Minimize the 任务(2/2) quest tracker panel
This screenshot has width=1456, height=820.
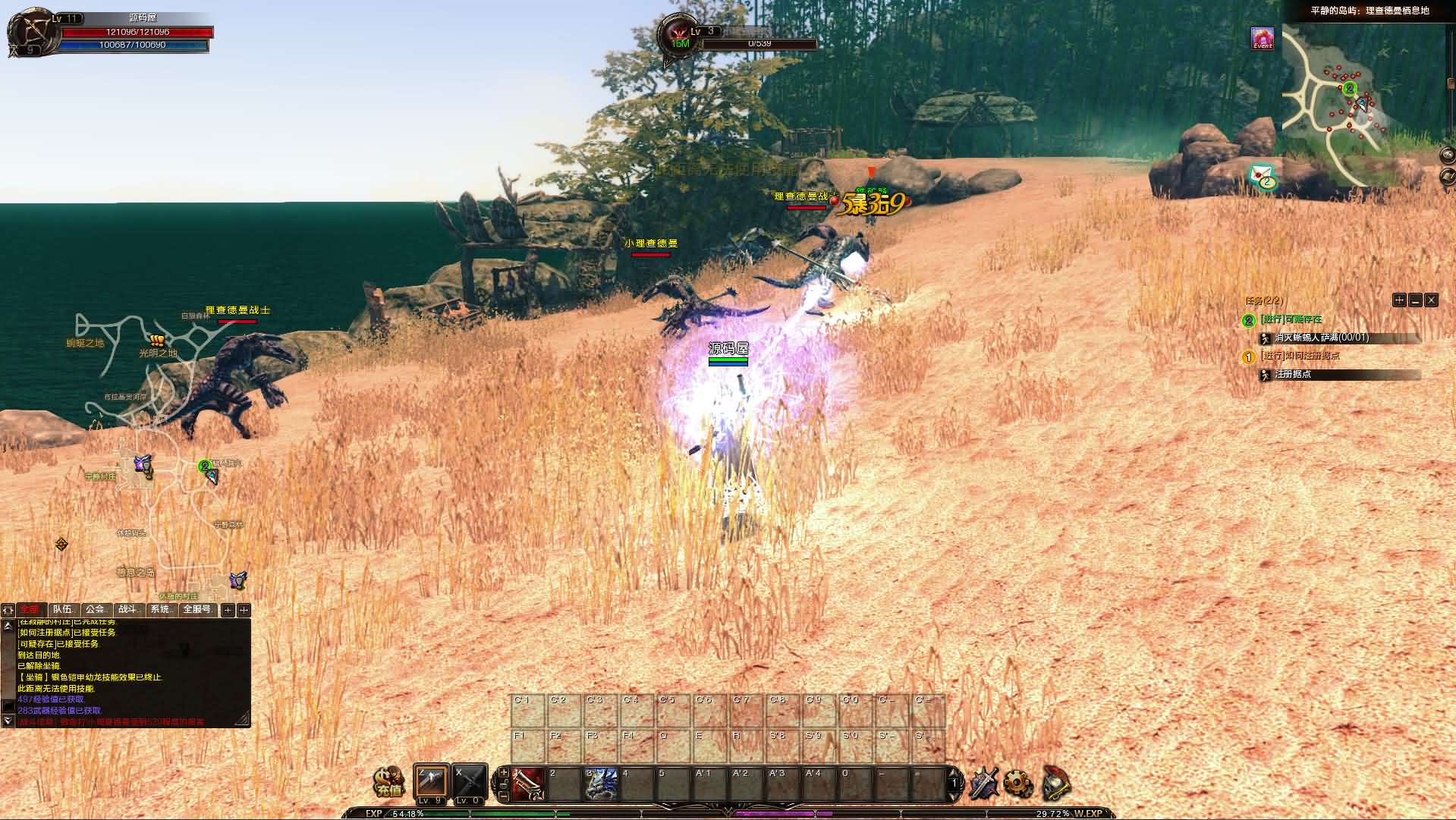(x=1415, y=301)
